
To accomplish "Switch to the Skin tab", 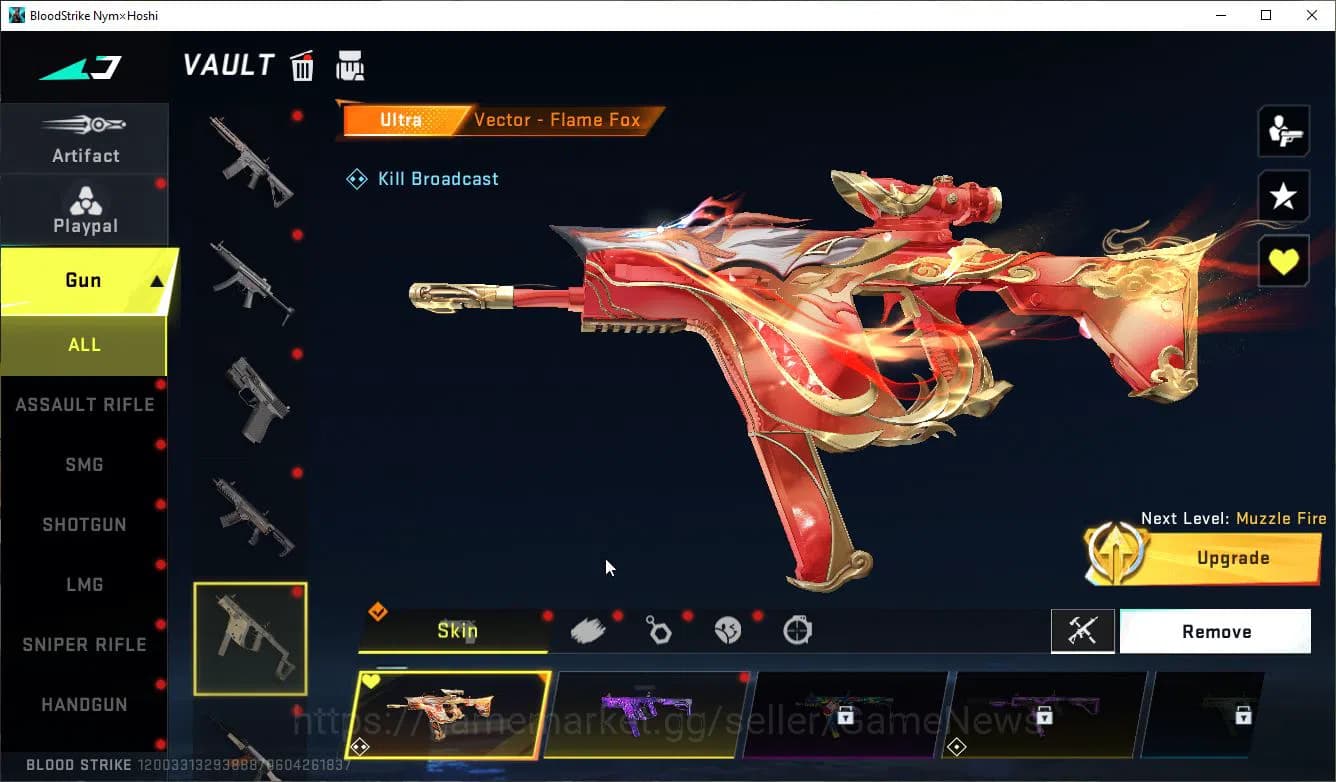I will [x=457, y=631].
